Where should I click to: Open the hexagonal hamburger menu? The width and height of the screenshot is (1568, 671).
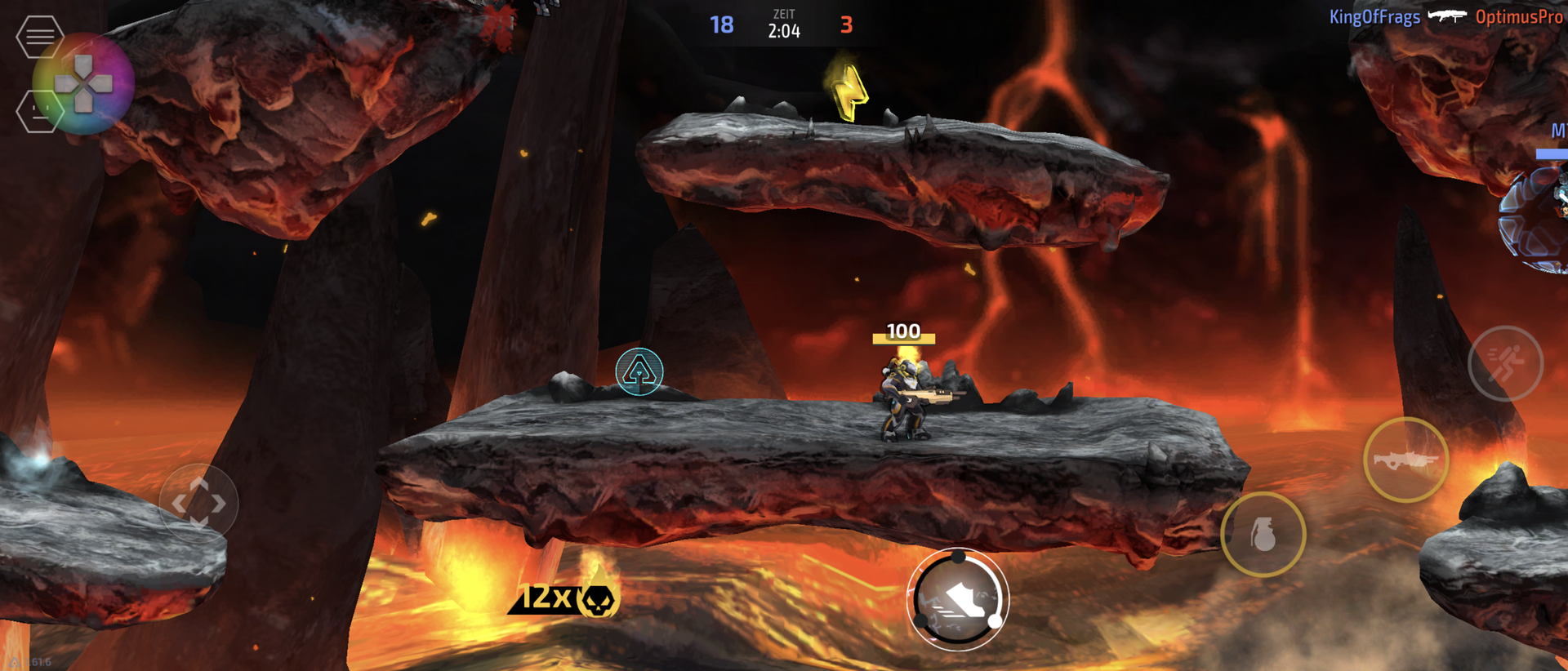(x=38, y=37)
